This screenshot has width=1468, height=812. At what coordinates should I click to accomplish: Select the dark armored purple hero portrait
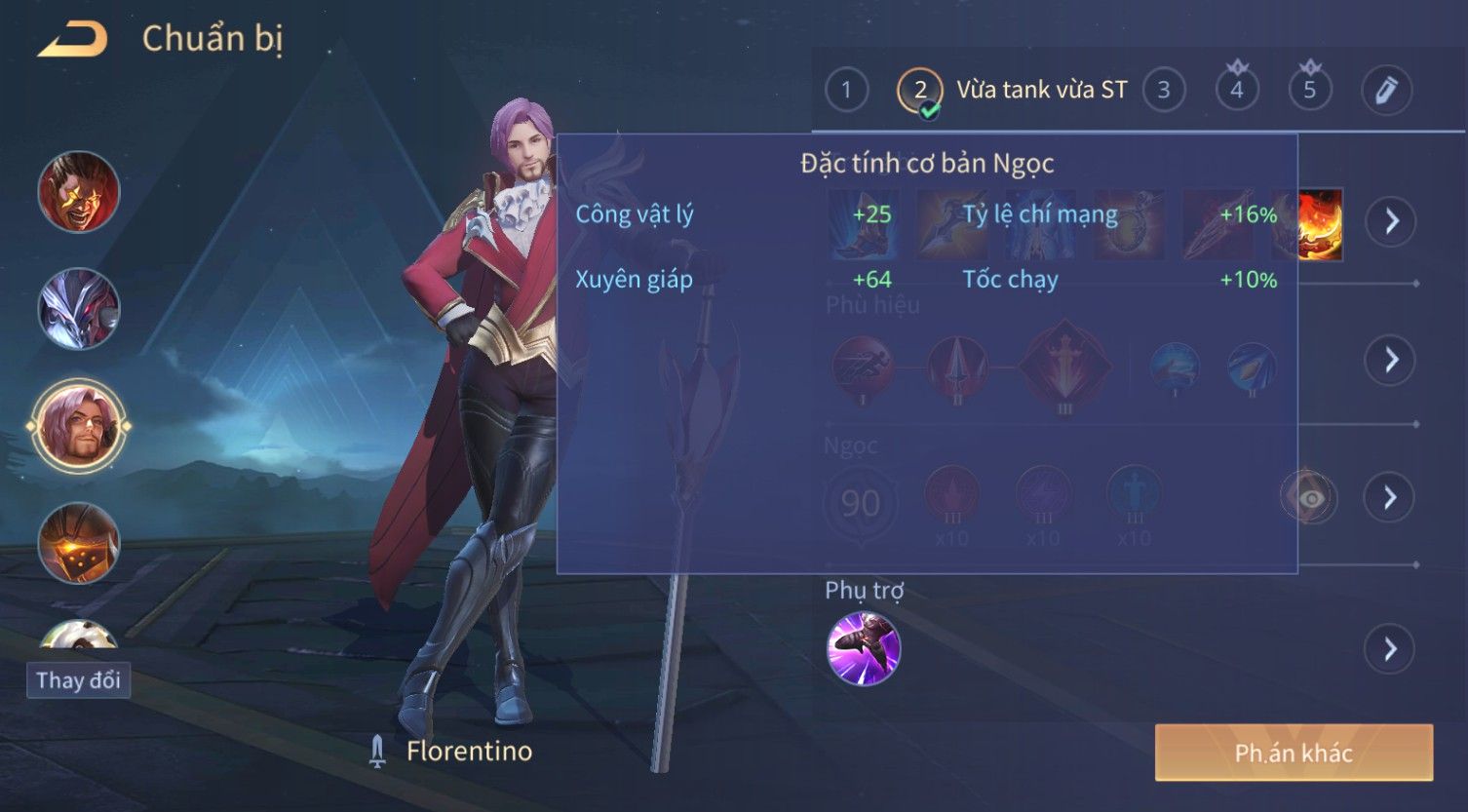tap(79, 309)
